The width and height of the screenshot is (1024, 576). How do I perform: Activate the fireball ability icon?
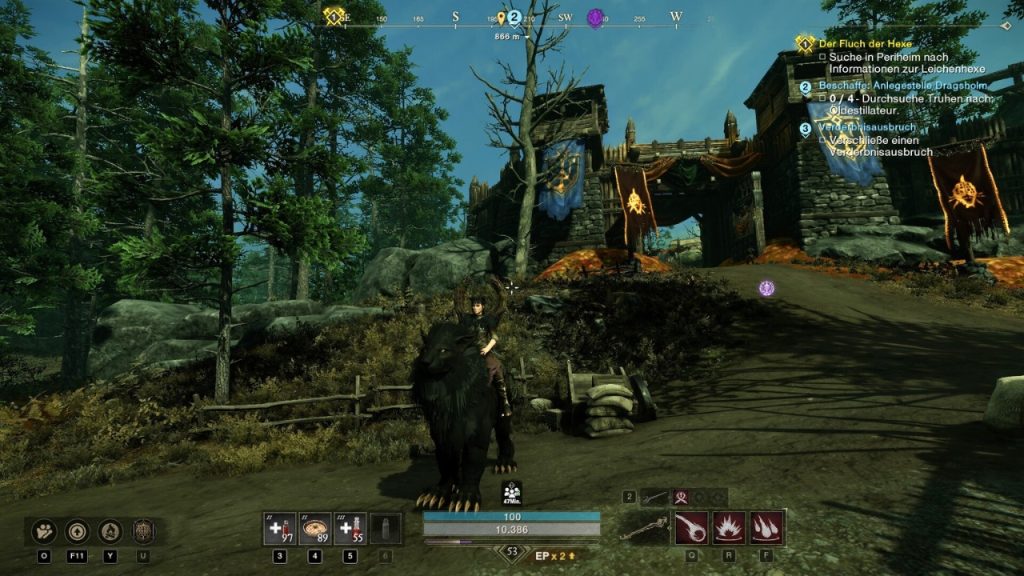pos(690,527)
